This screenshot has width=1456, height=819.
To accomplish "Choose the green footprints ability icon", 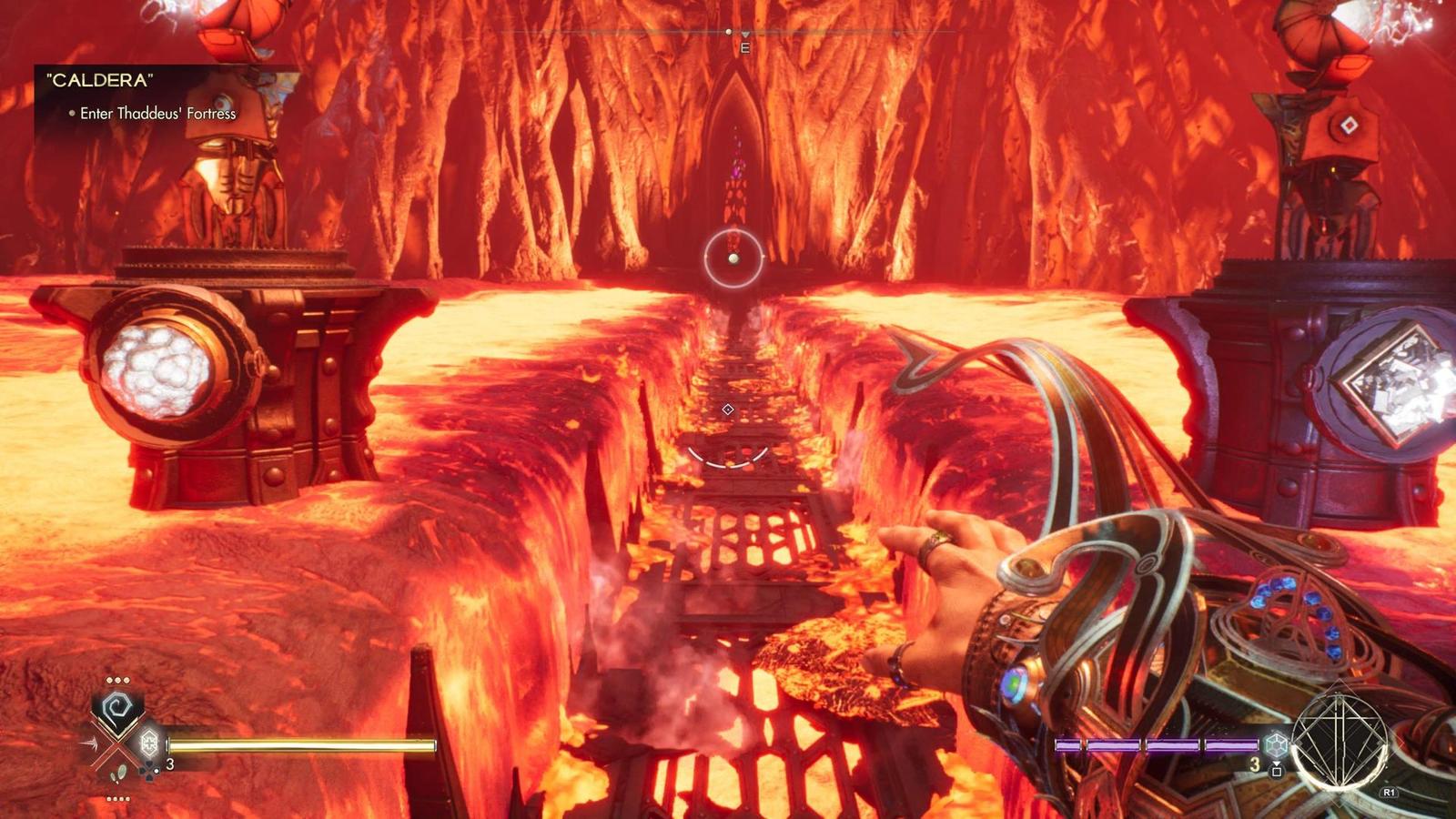I will click(118, 774).
